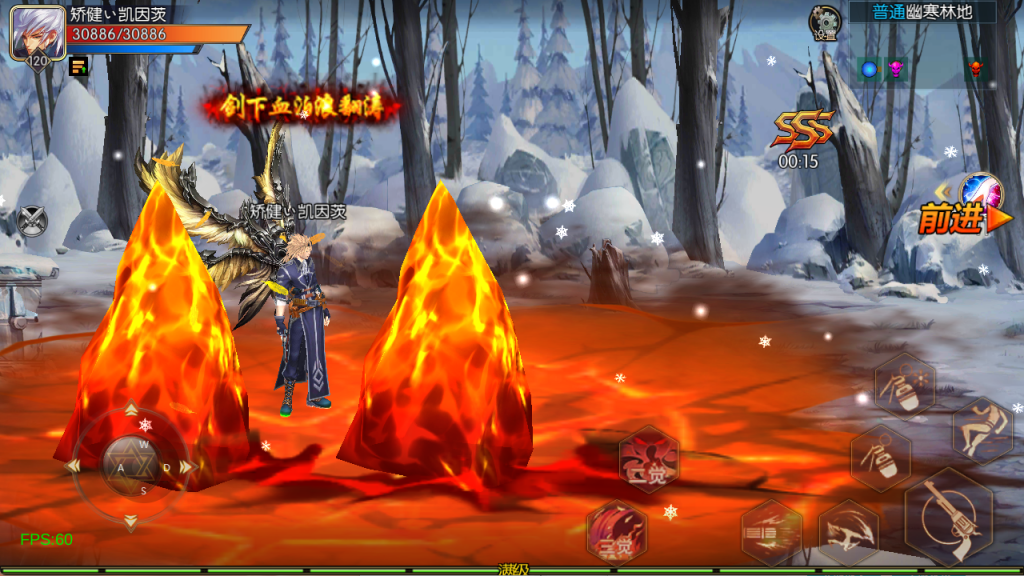Activate the plain grenade skill below the sparking one
This screenshot has height=576, width=1024.
coord(880,457)
